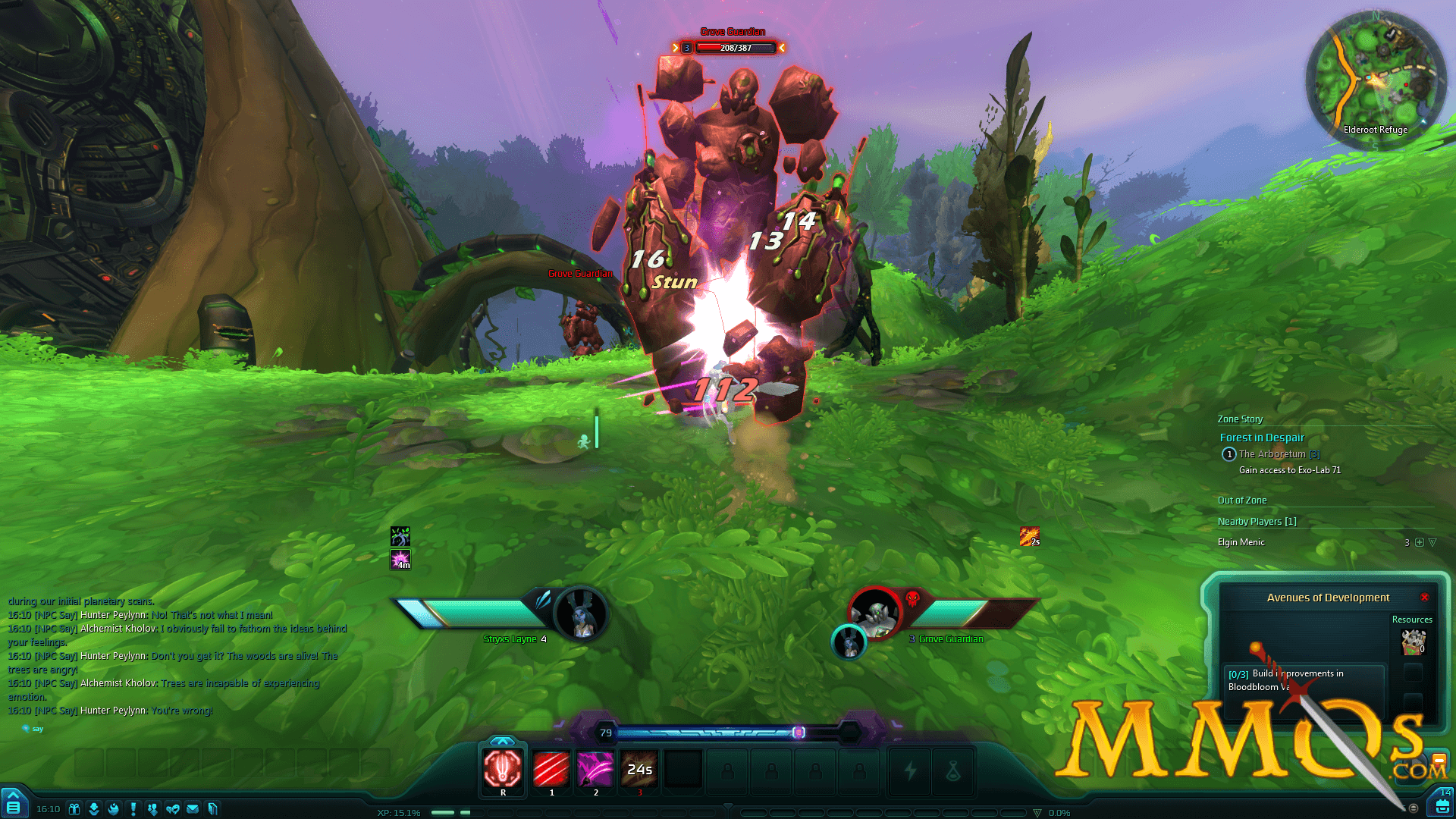The width and height of the screenshot is (1456, 819).
Task: Open the inventory bag icon at bottom-right
Action: (1442, 806)
